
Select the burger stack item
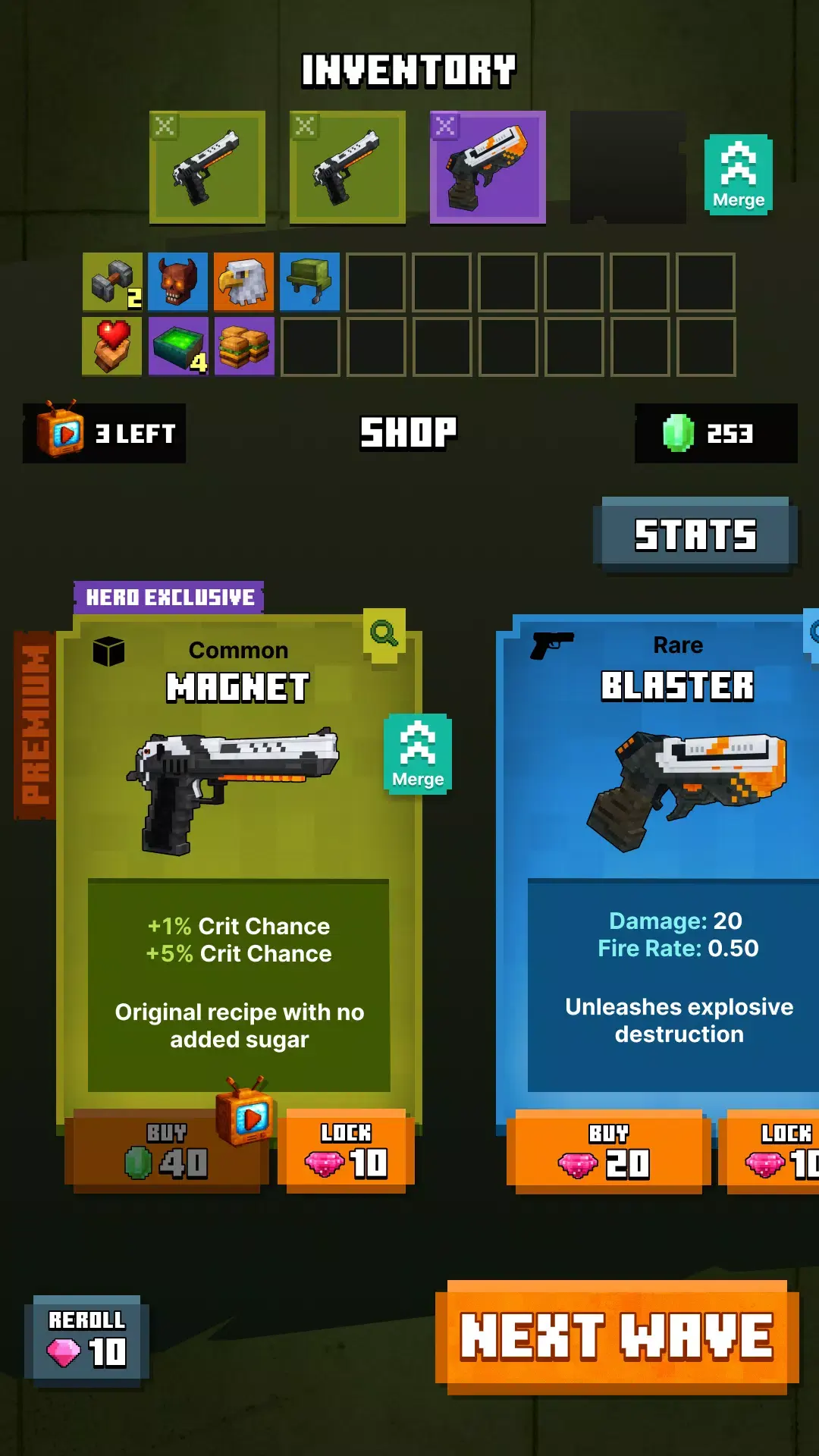click(243, 347)
